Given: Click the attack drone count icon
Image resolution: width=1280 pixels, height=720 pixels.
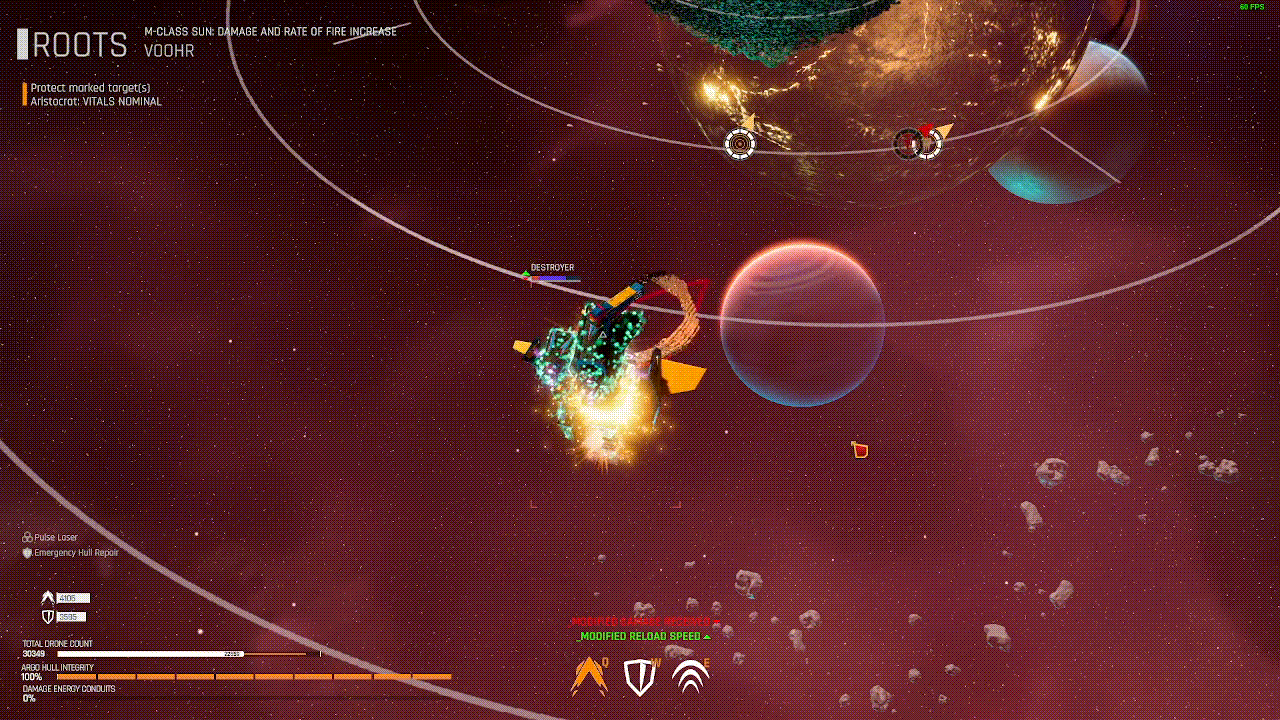Looking at the screenshot, I should (x=47, y=598).
